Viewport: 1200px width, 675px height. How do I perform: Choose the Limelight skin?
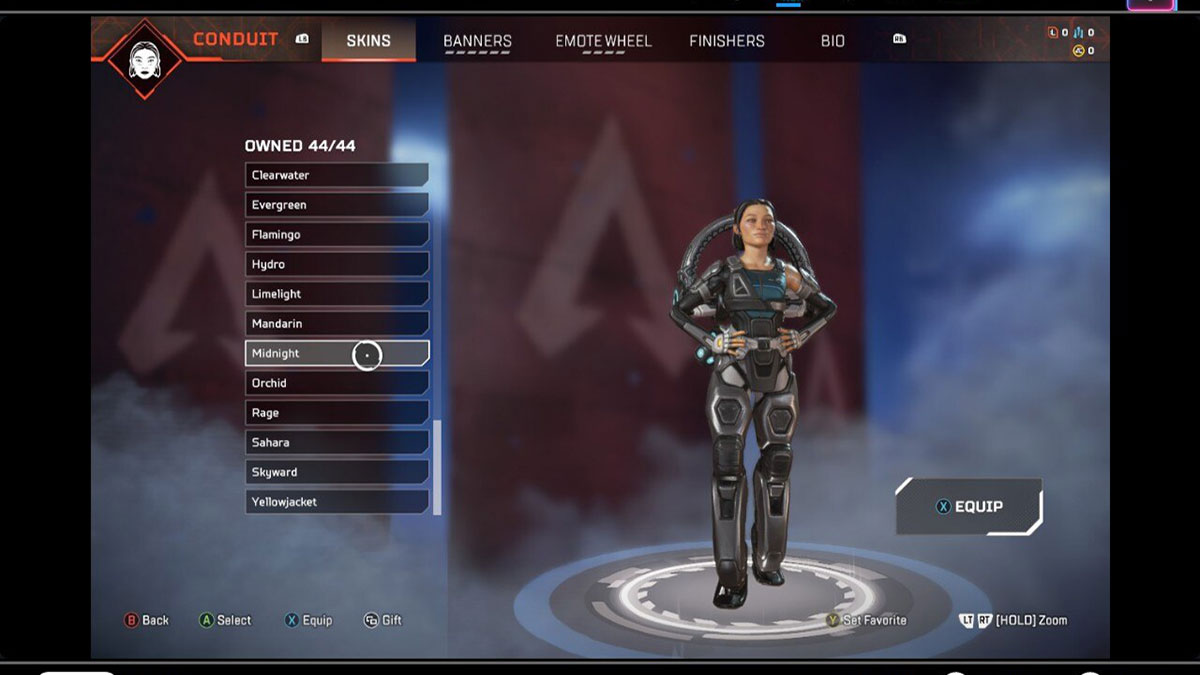pyautogui.click(x=336, y=294)
